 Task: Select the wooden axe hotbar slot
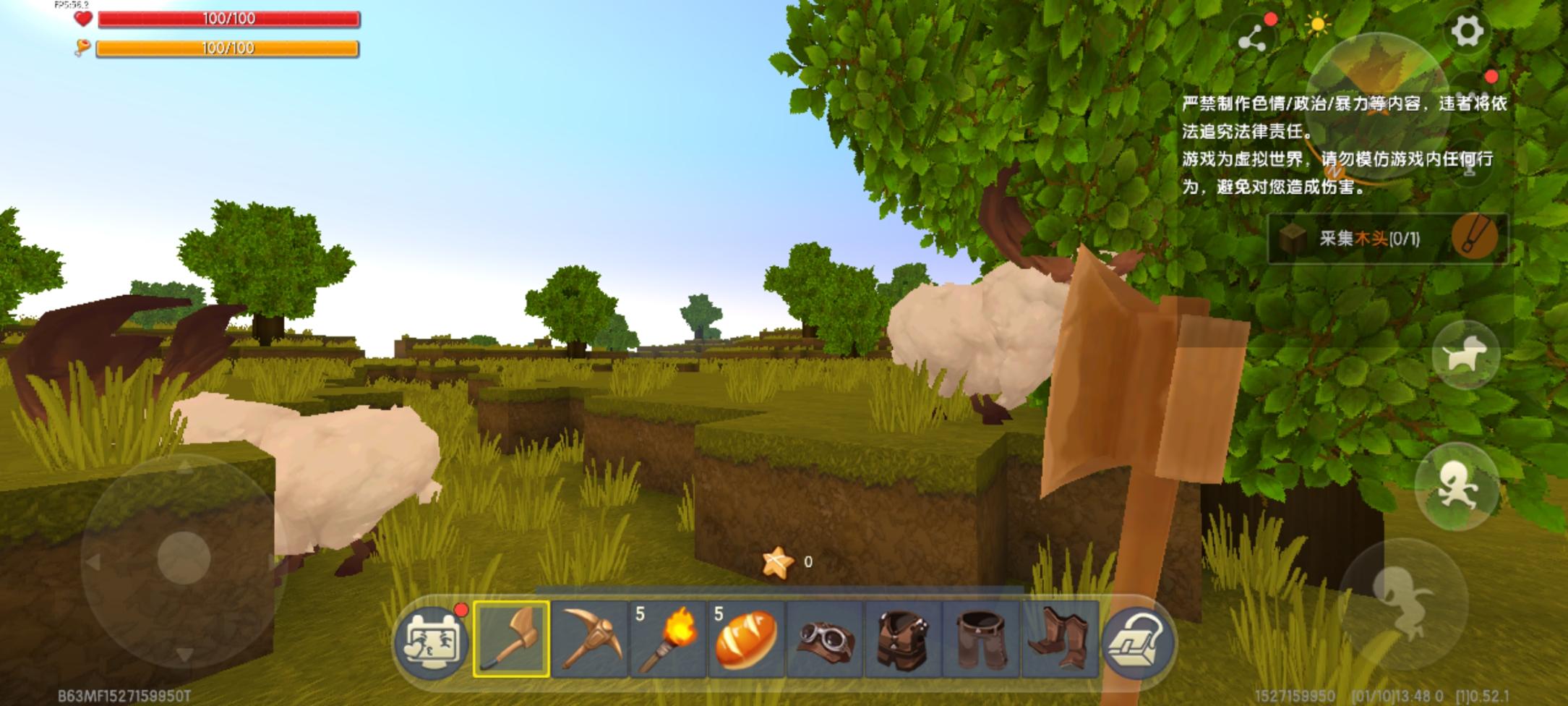point(511,639)
